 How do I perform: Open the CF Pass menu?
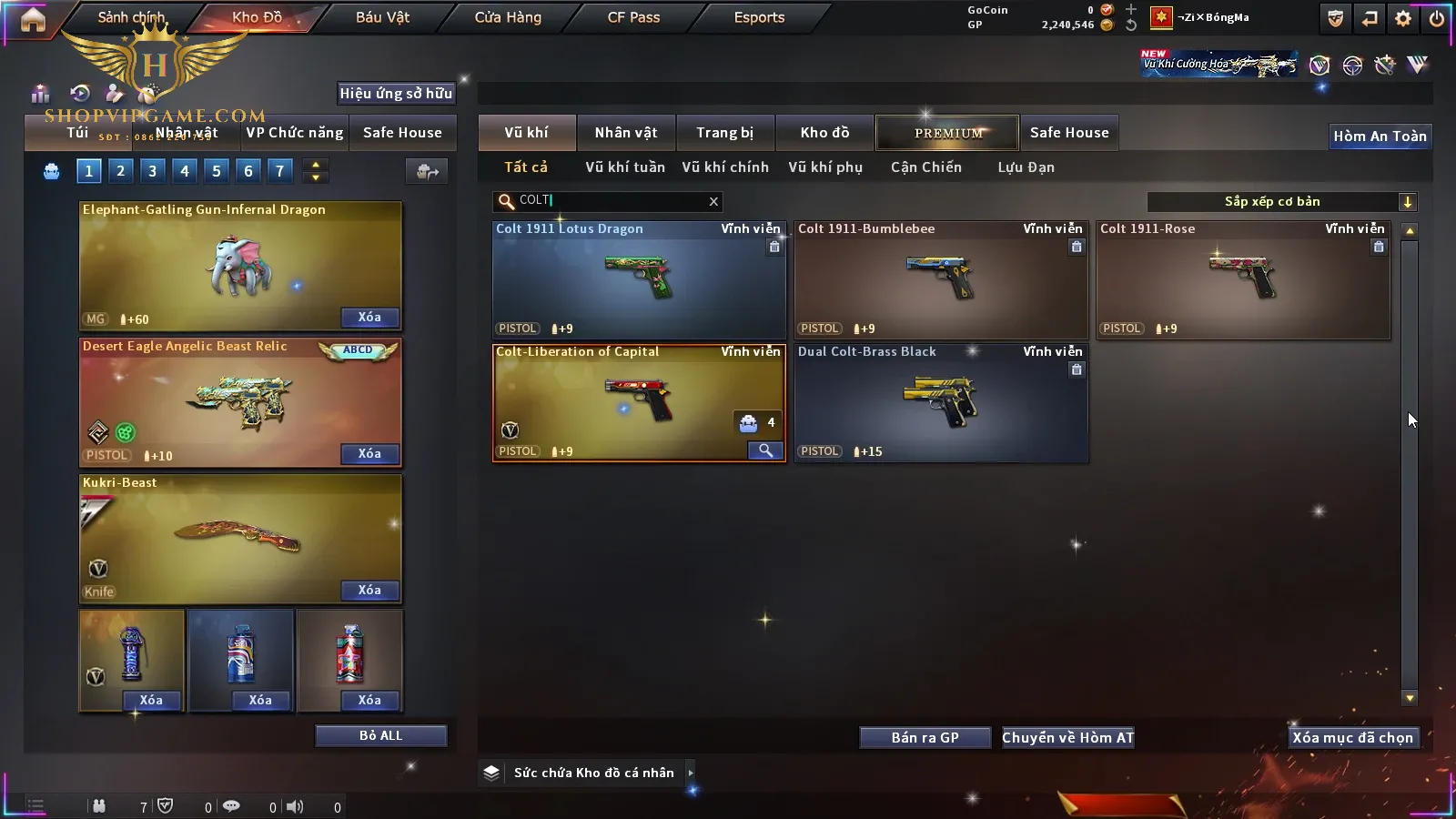click(x=633, y=17)
